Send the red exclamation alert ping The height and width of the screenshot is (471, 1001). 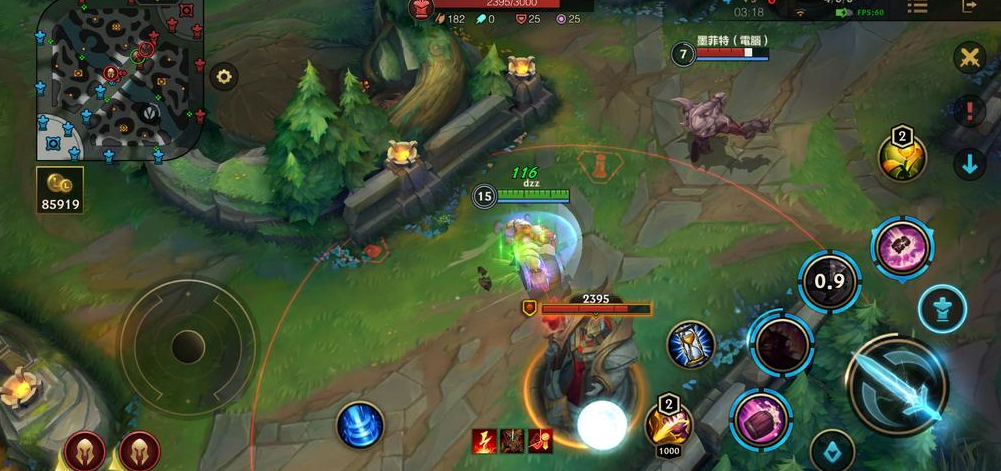click(968, 110)
